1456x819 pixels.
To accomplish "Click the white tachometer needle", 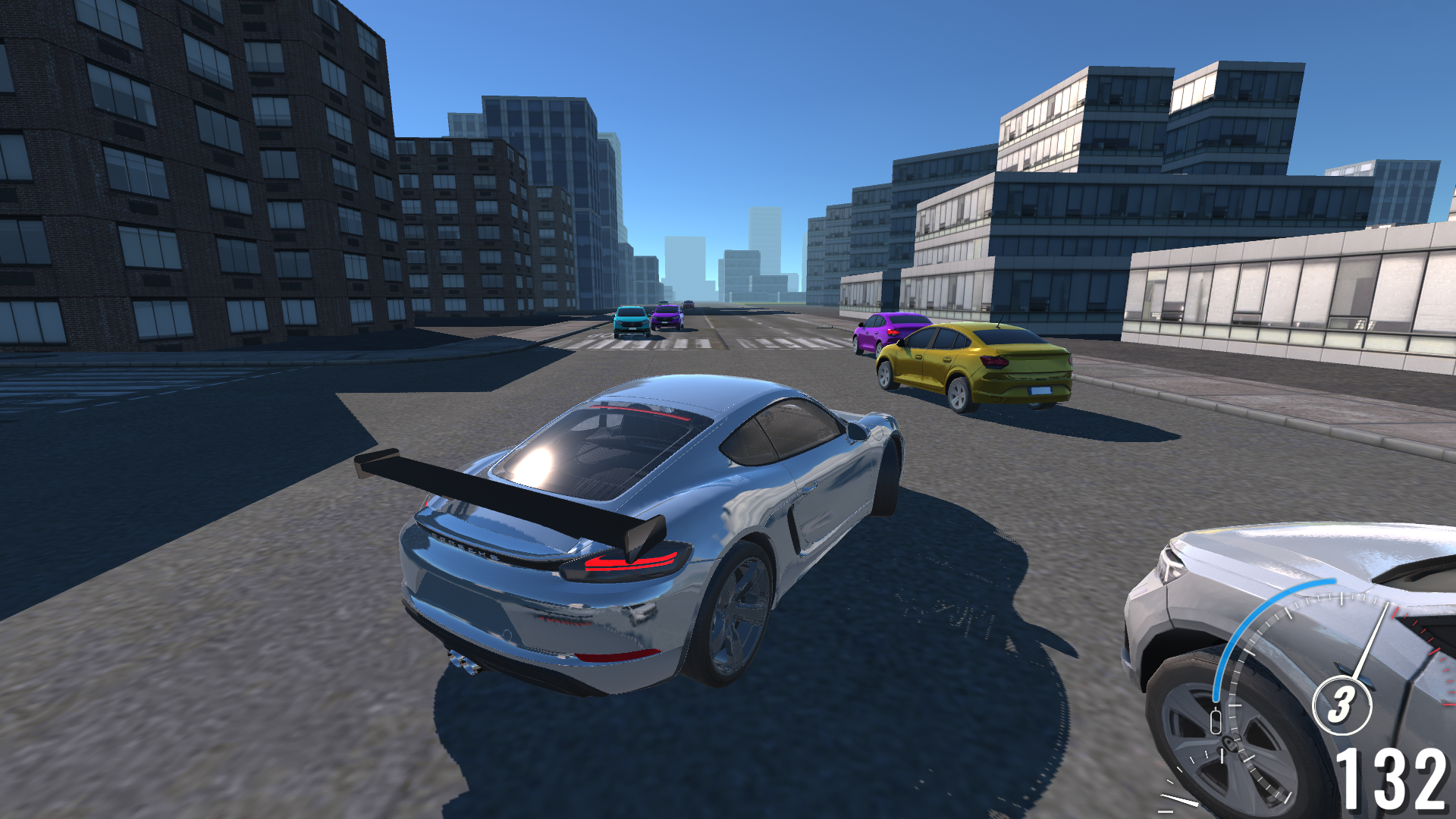I will coord(1371,638).
